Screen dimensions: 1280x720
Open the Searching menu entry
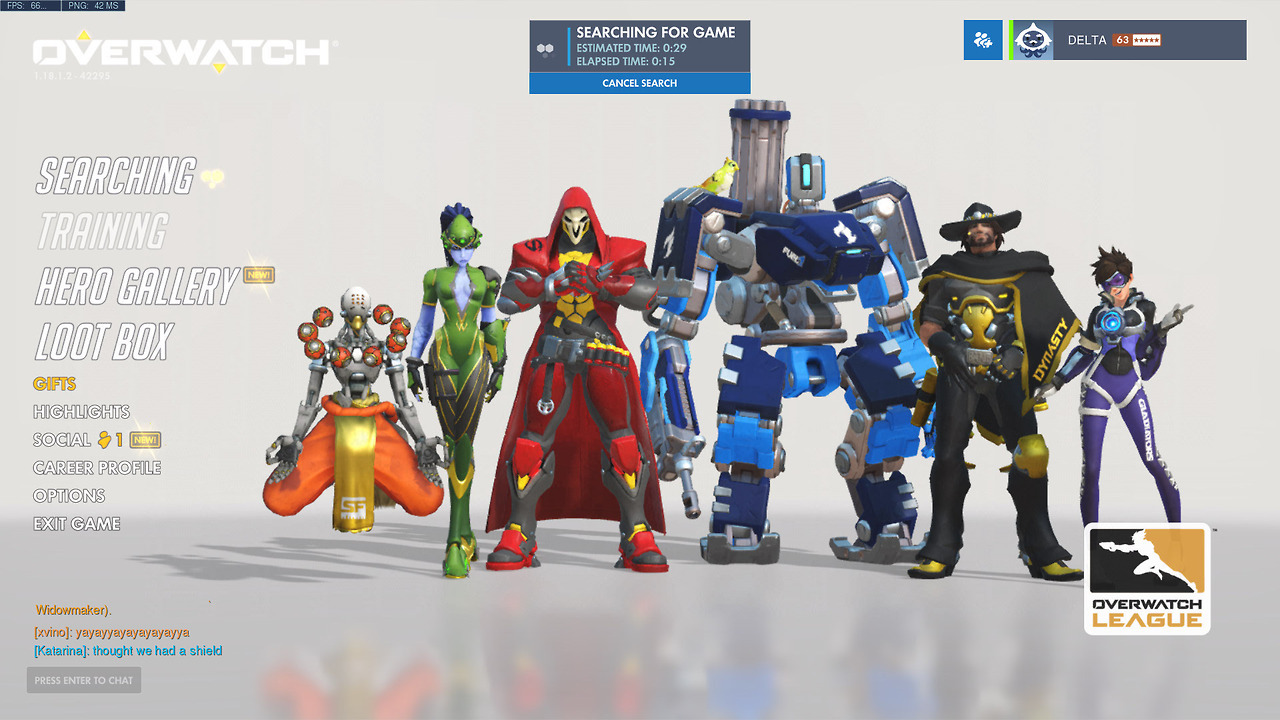116,176
